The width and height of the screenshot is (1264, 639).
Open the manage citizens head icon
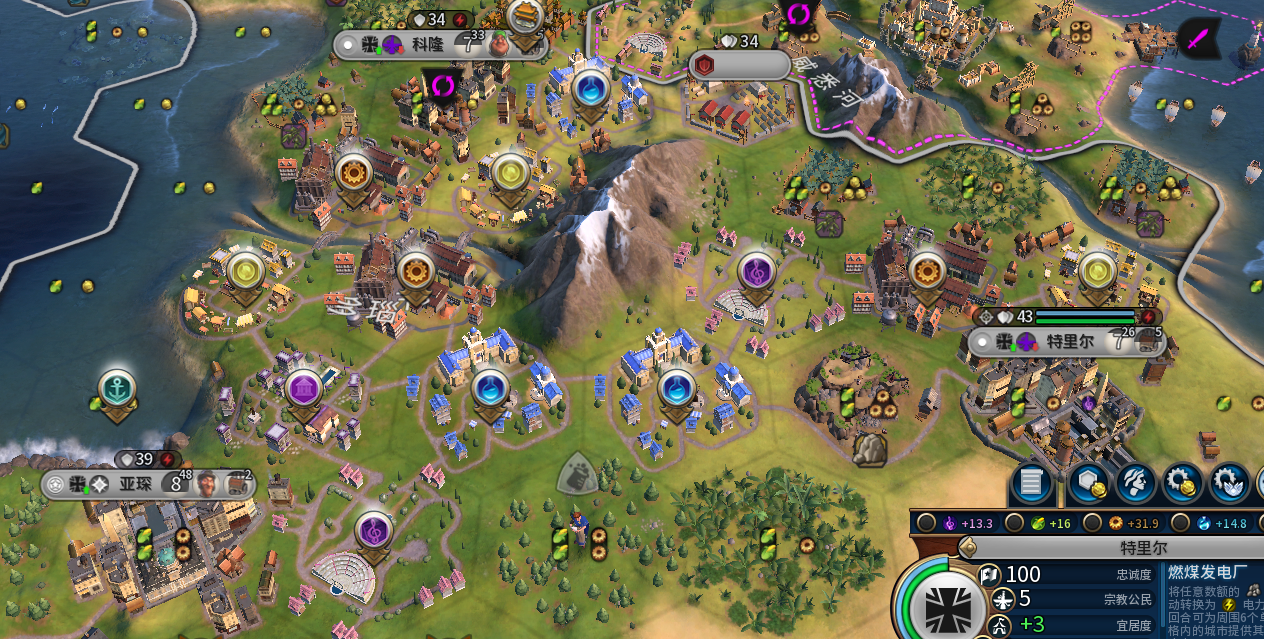(1136, 484)
